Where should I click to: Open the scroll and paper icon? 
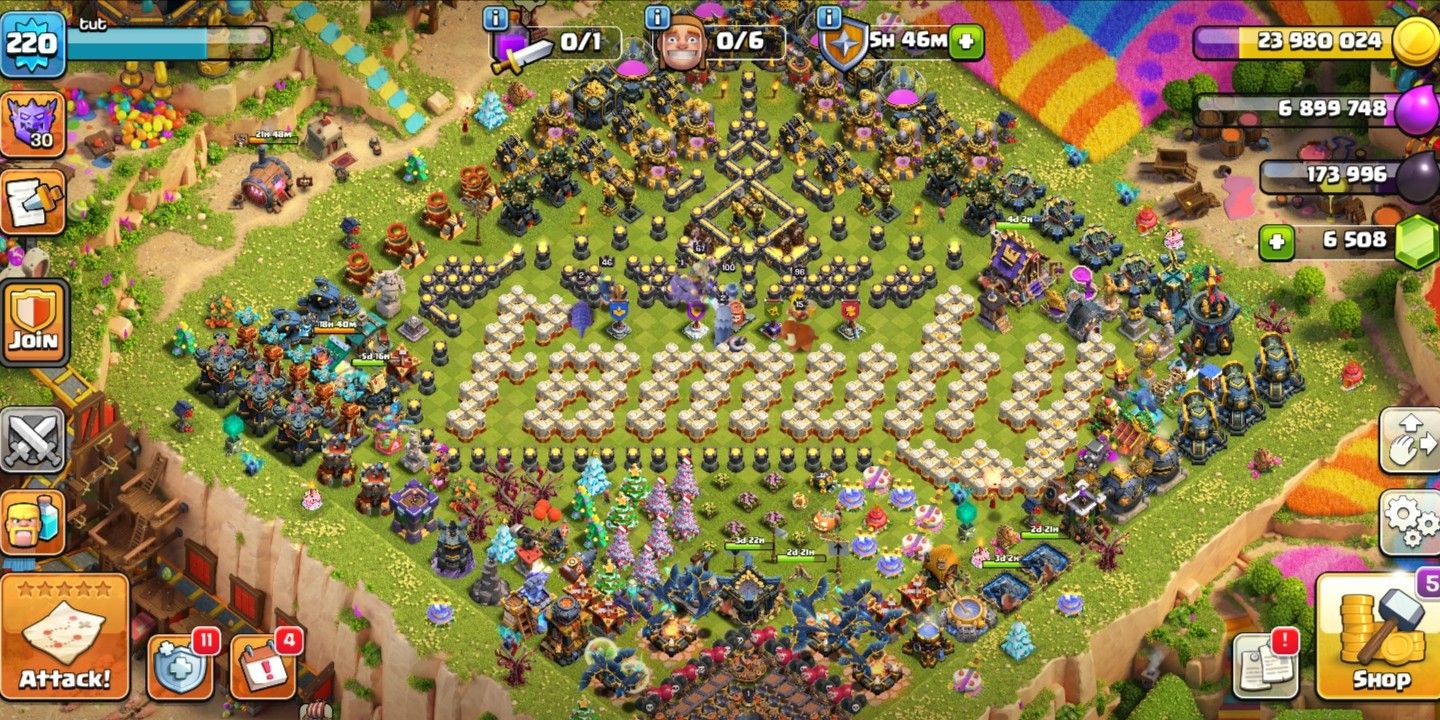tap(33, 201)
